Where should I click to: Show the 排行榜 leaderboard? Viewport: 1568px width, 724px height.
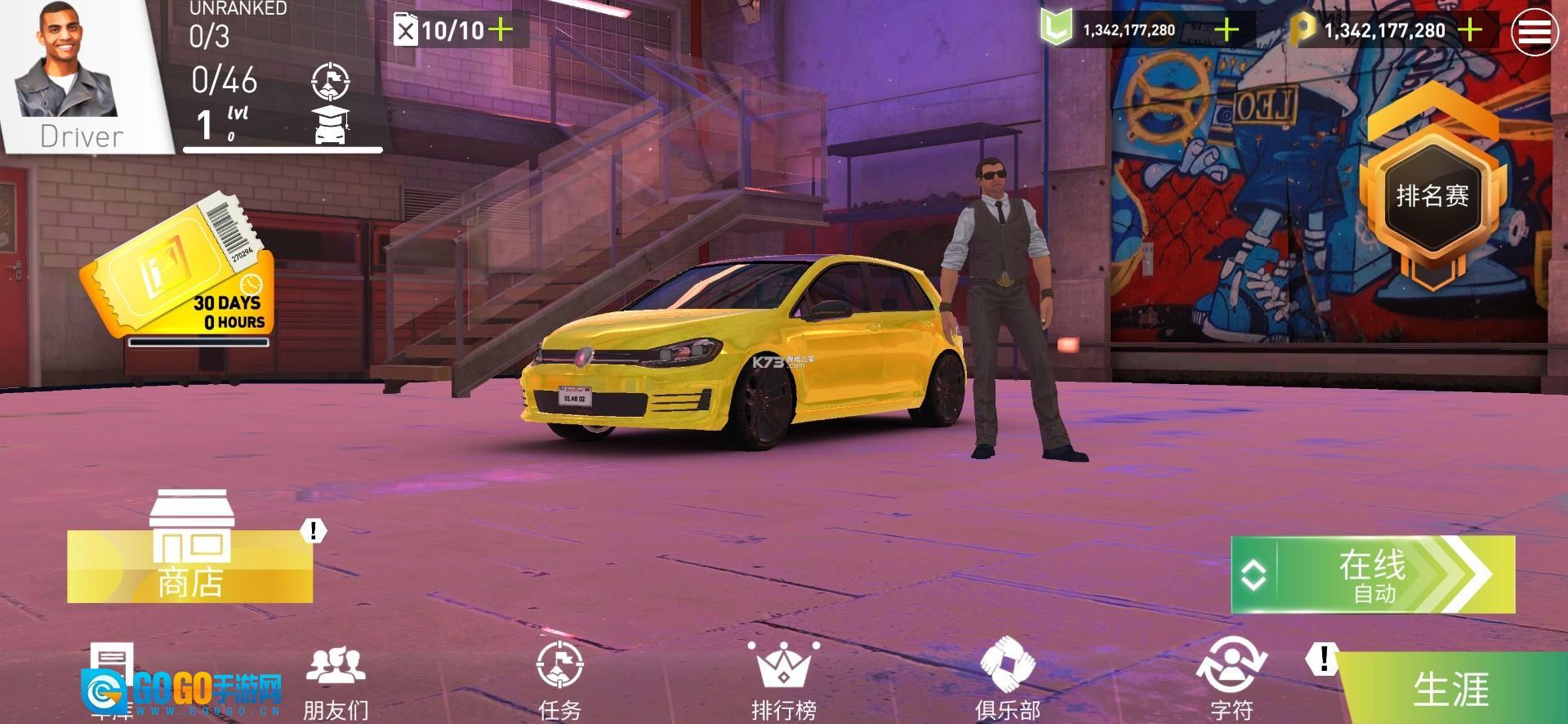(x=783, y=682)
